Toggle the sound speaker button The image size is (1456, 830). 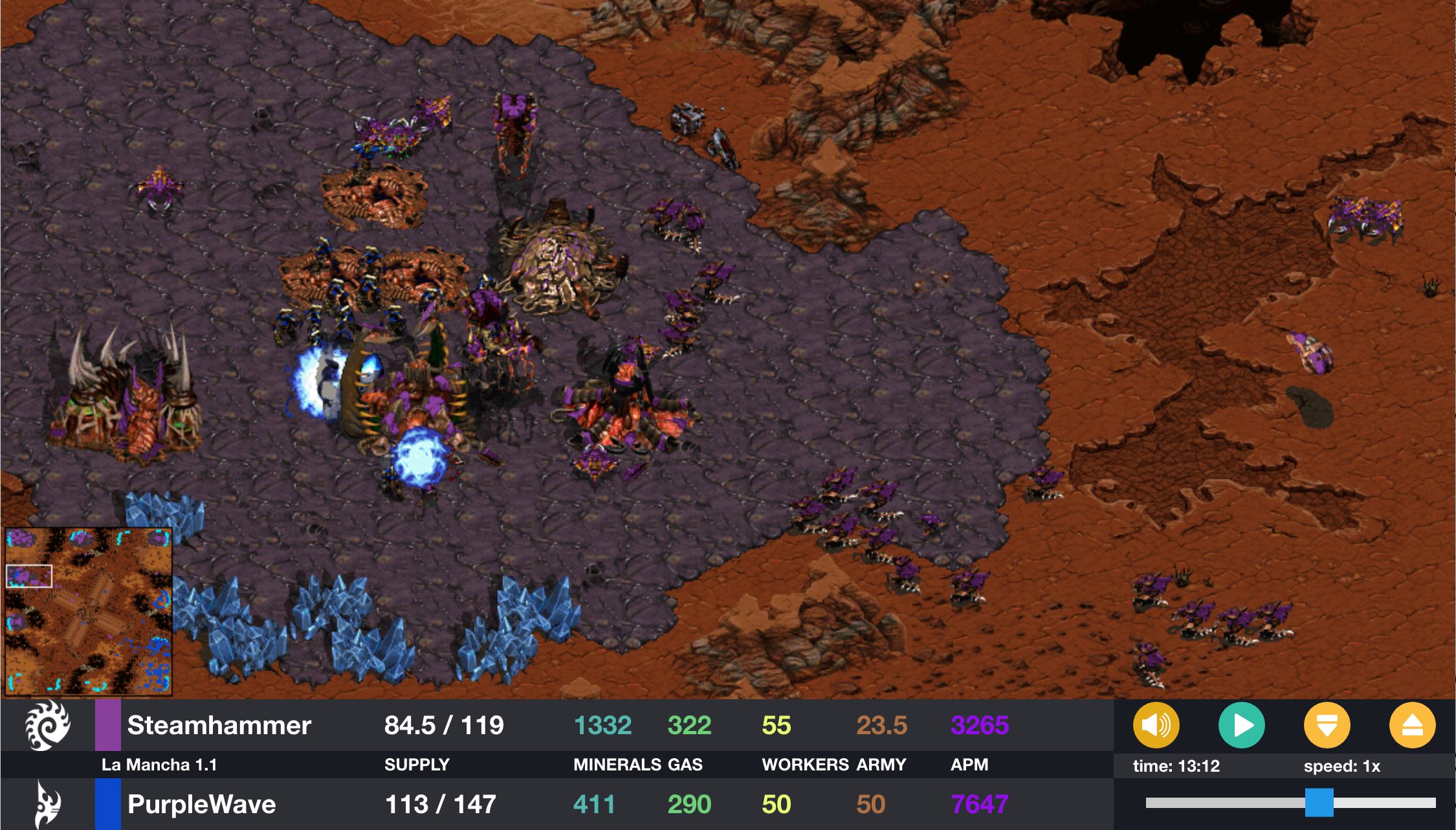(x=1156, y=725)
